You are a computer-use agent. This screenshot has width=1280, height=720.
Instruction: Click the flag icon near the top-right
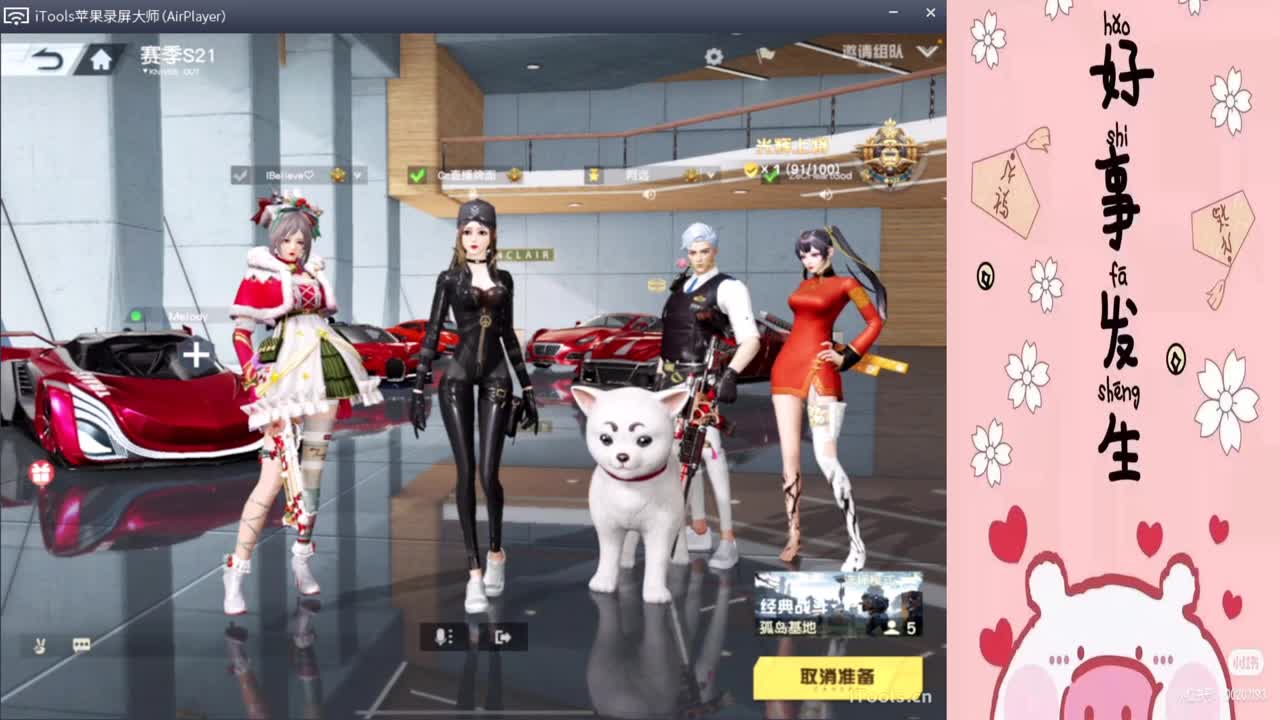tap(766, 57)
